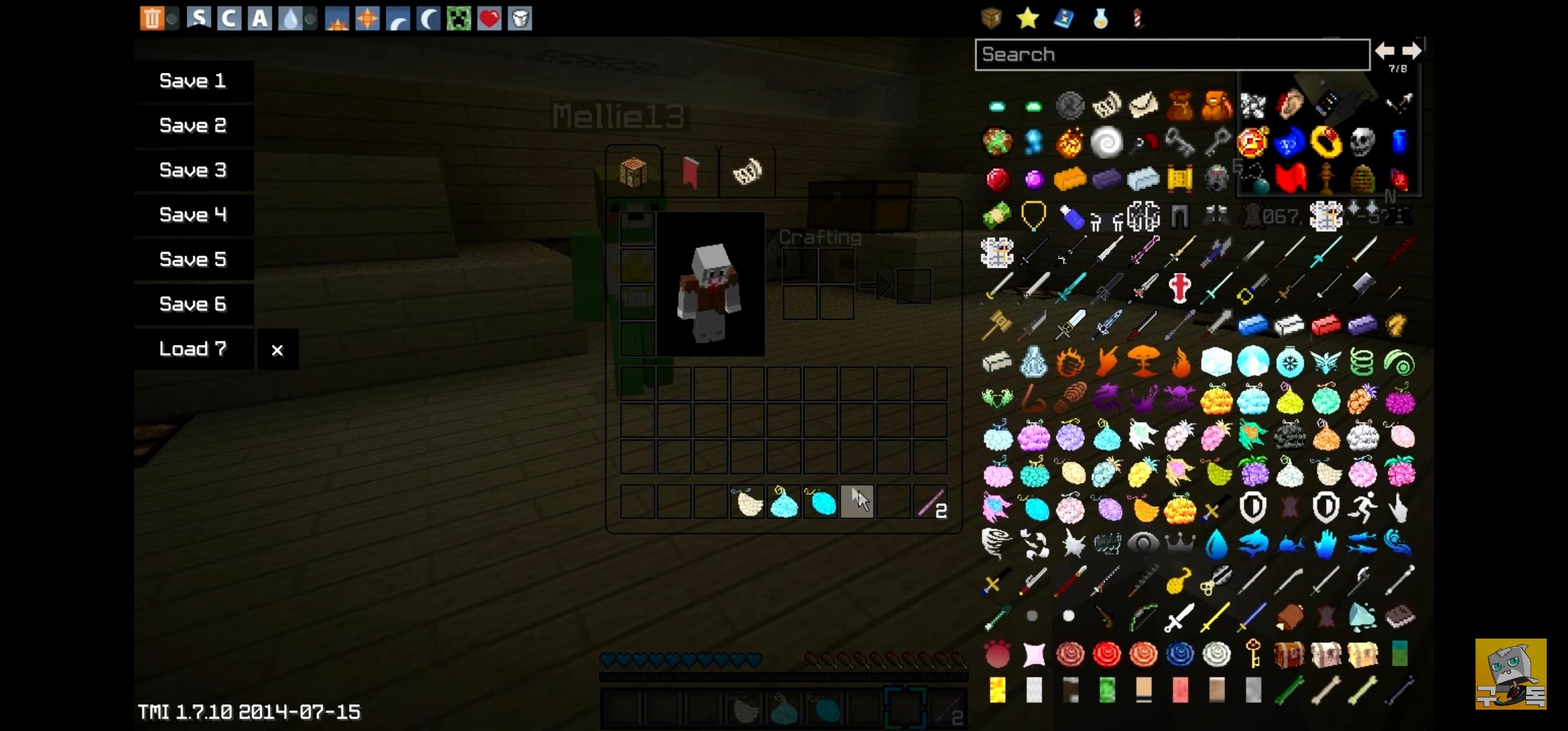Open the favorites star tab

point(1028,19)
